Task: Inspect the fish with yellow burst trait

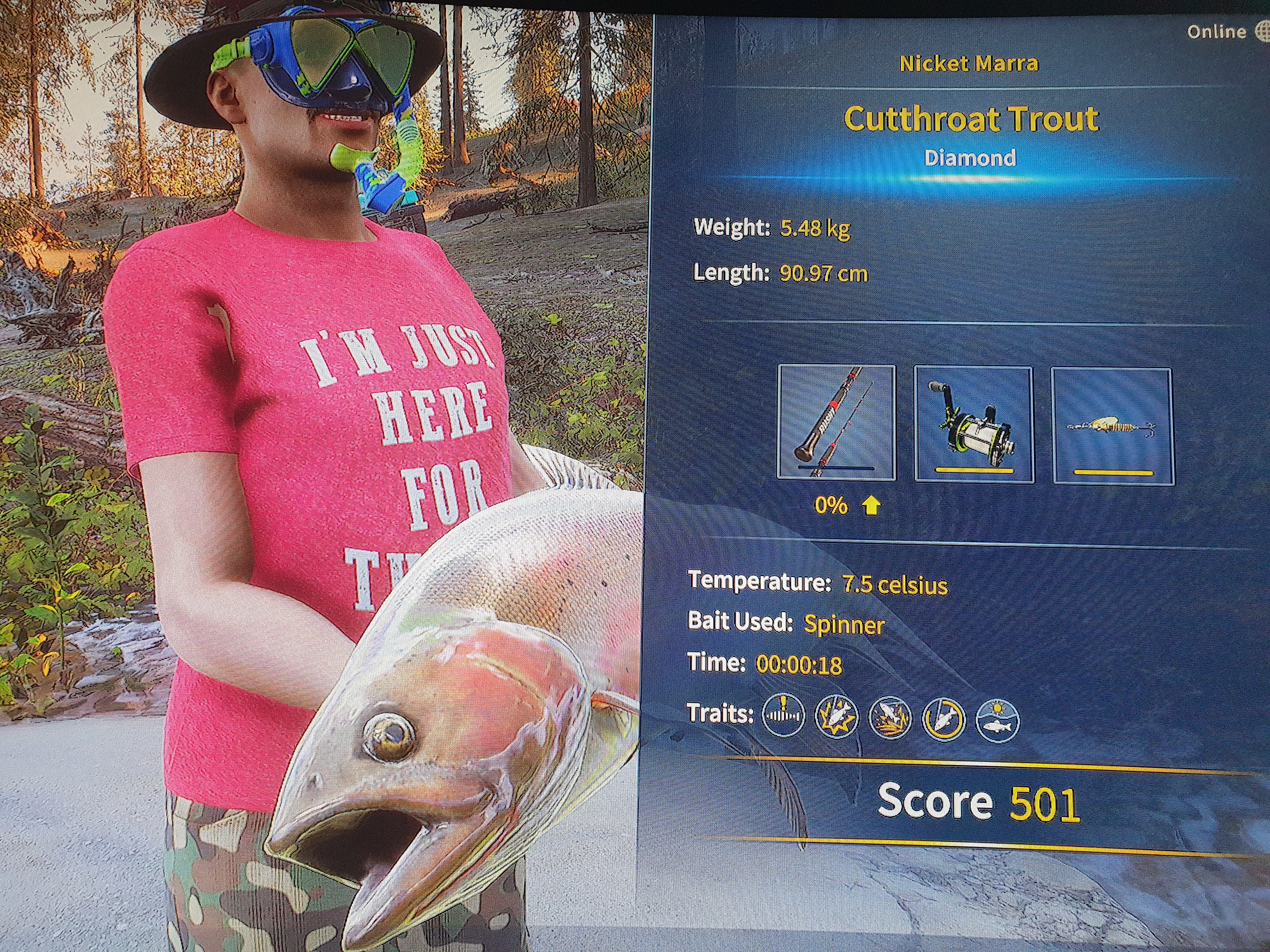Action: (837, 717)
